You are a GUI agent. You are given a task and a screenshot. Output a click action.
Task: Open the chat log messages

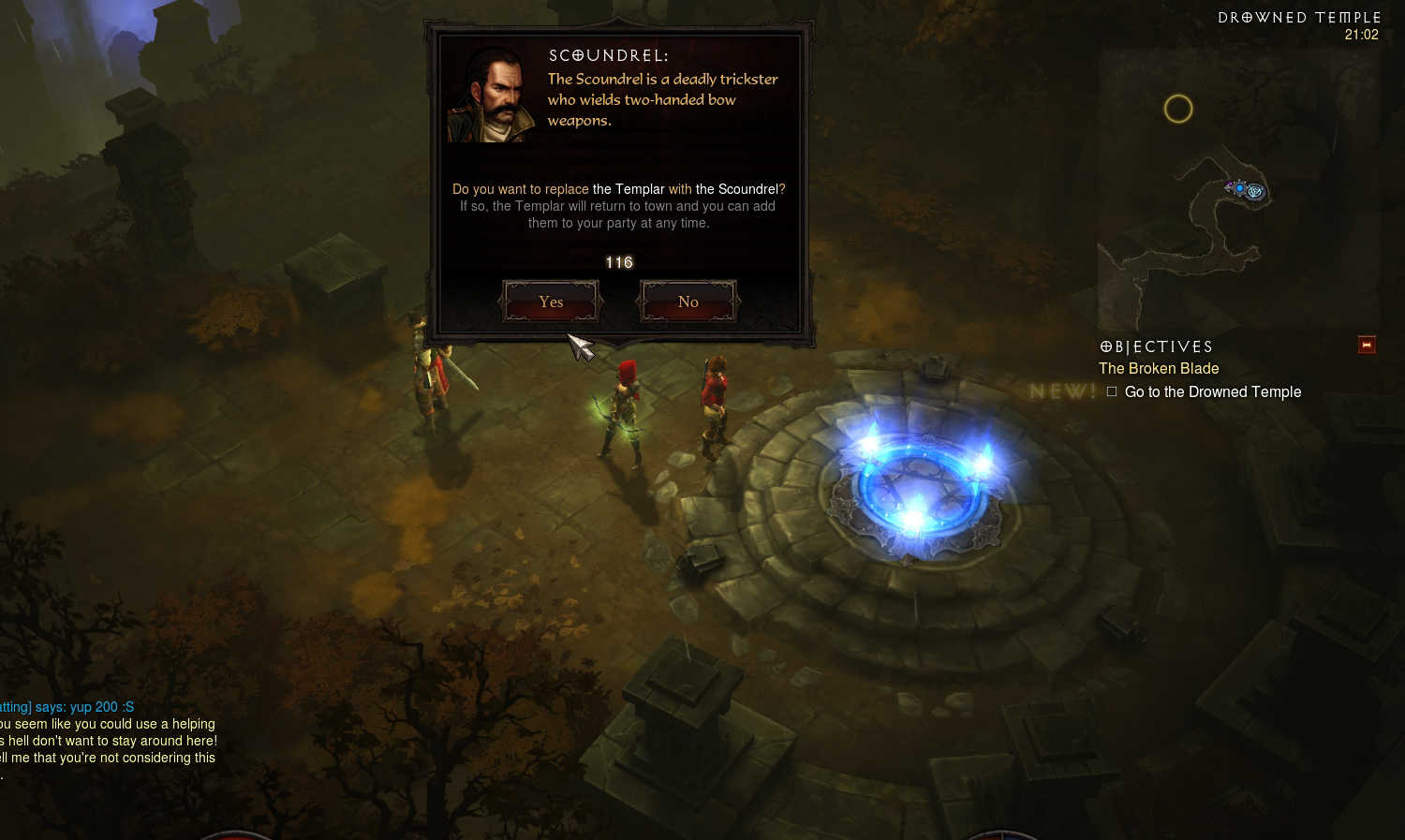tap(108, 740)
